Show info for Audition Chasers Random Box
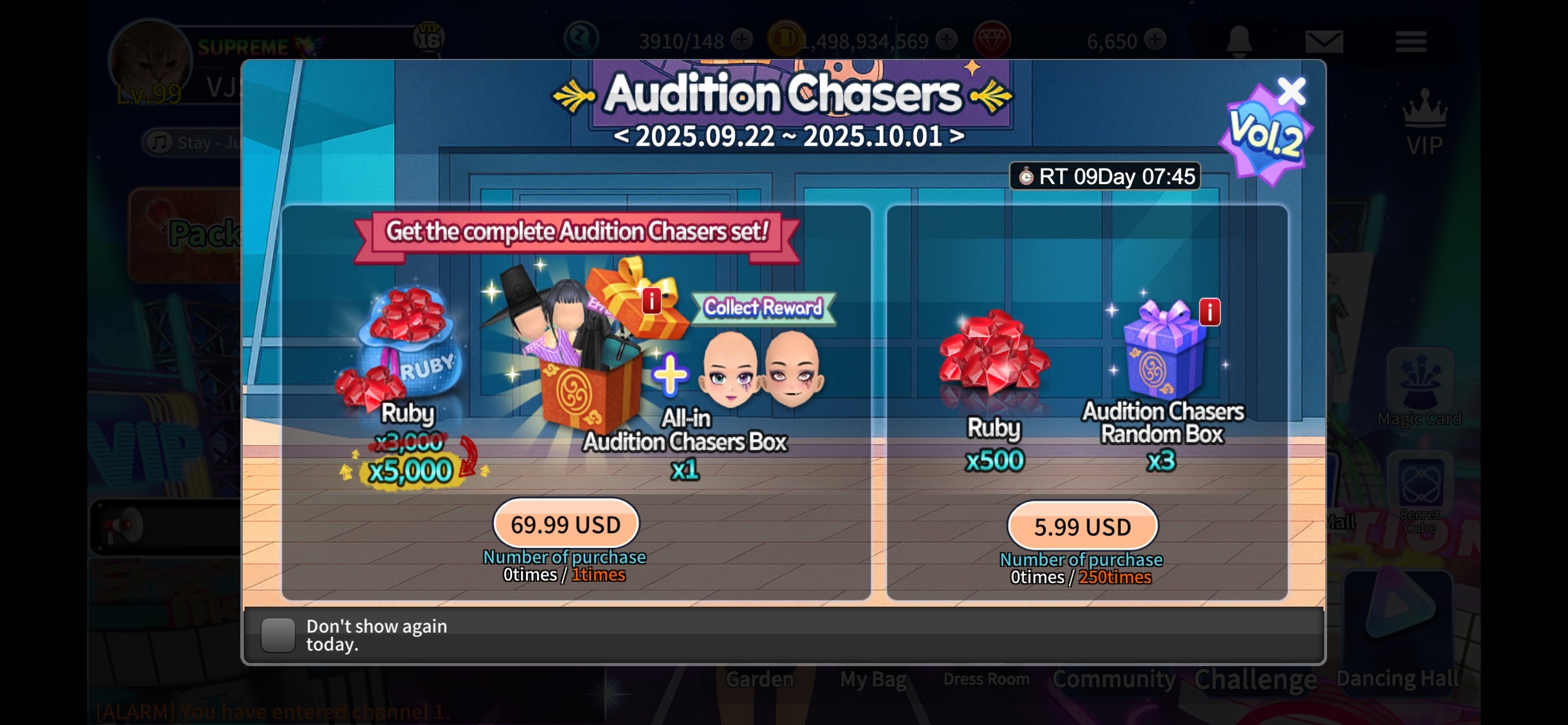1568x725 pixels. coord(1209,312)
